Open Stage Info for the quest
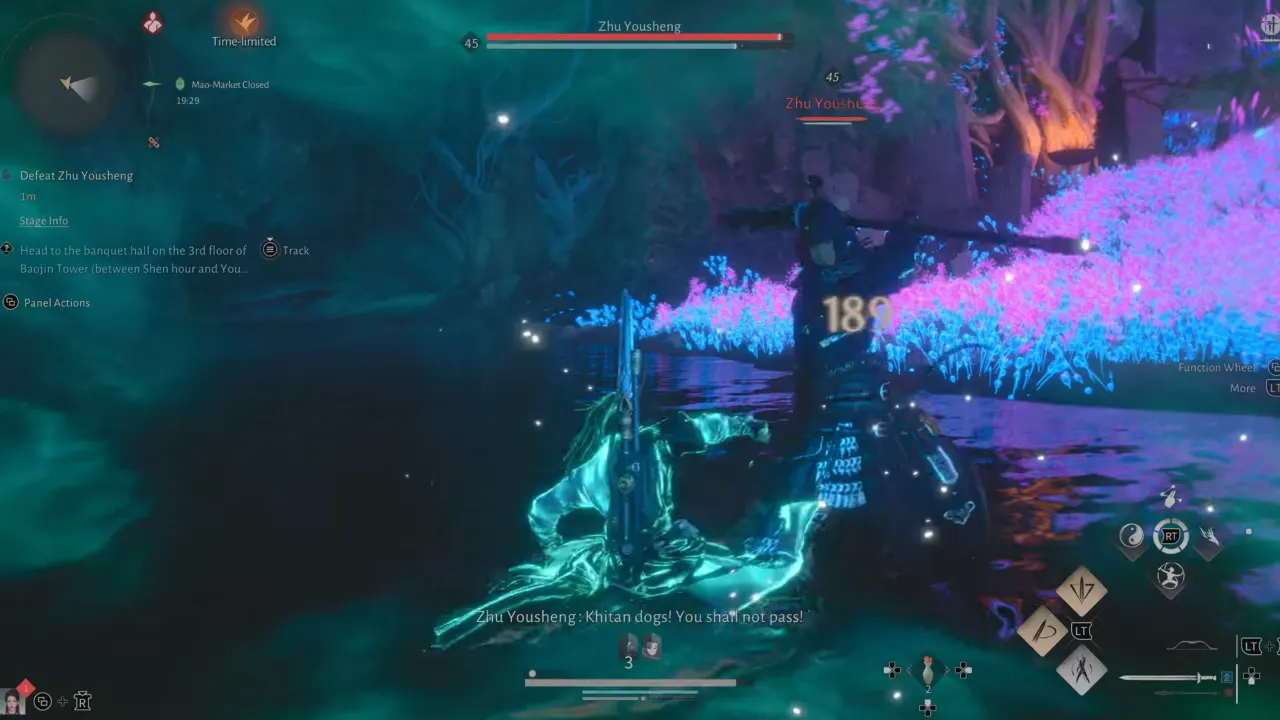 (44, 220)
